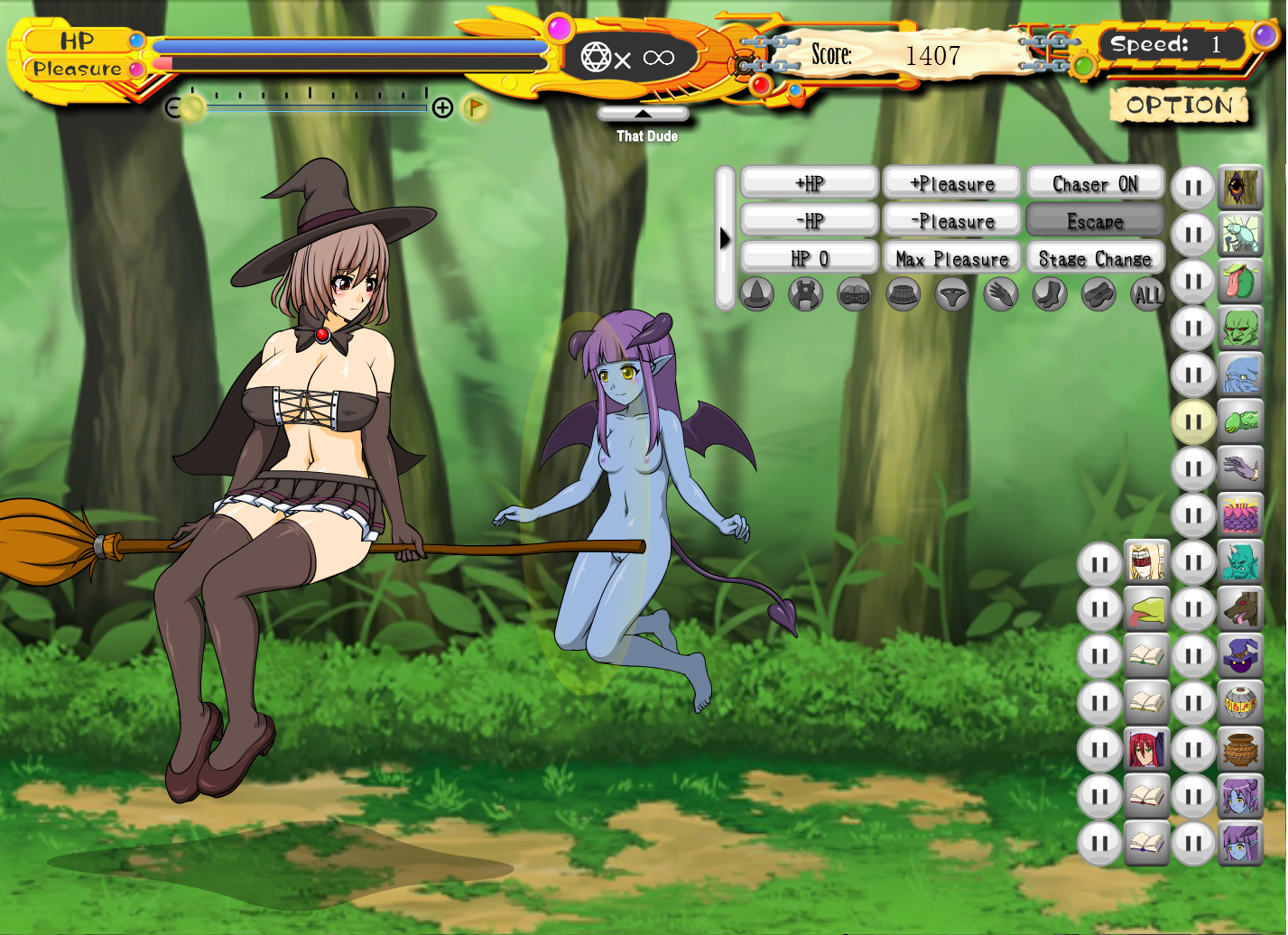Open the OPTION menu
1288x935 pixels.
1179,106
